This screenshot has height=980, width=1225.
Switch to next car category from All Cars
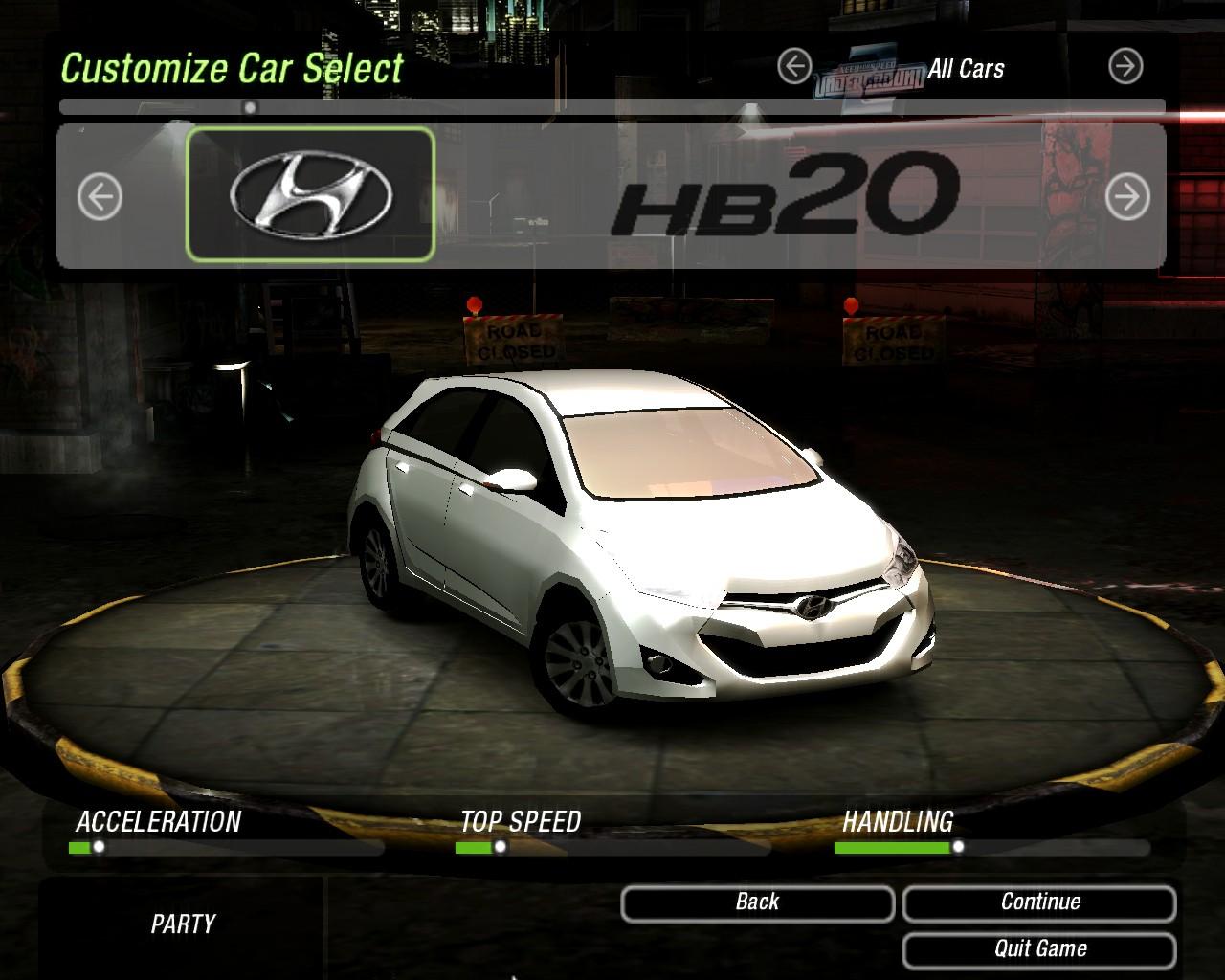(x=1125, y=67)
